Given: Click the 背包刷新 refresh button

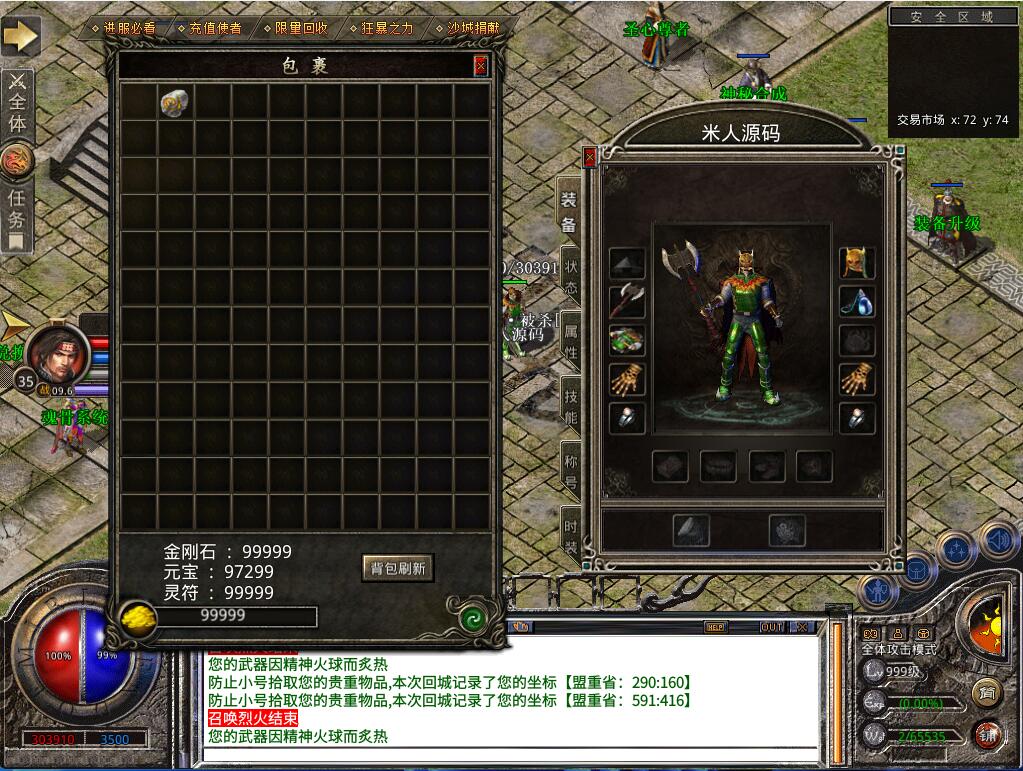Looking at the screenshot, I should tap(398, 568).
